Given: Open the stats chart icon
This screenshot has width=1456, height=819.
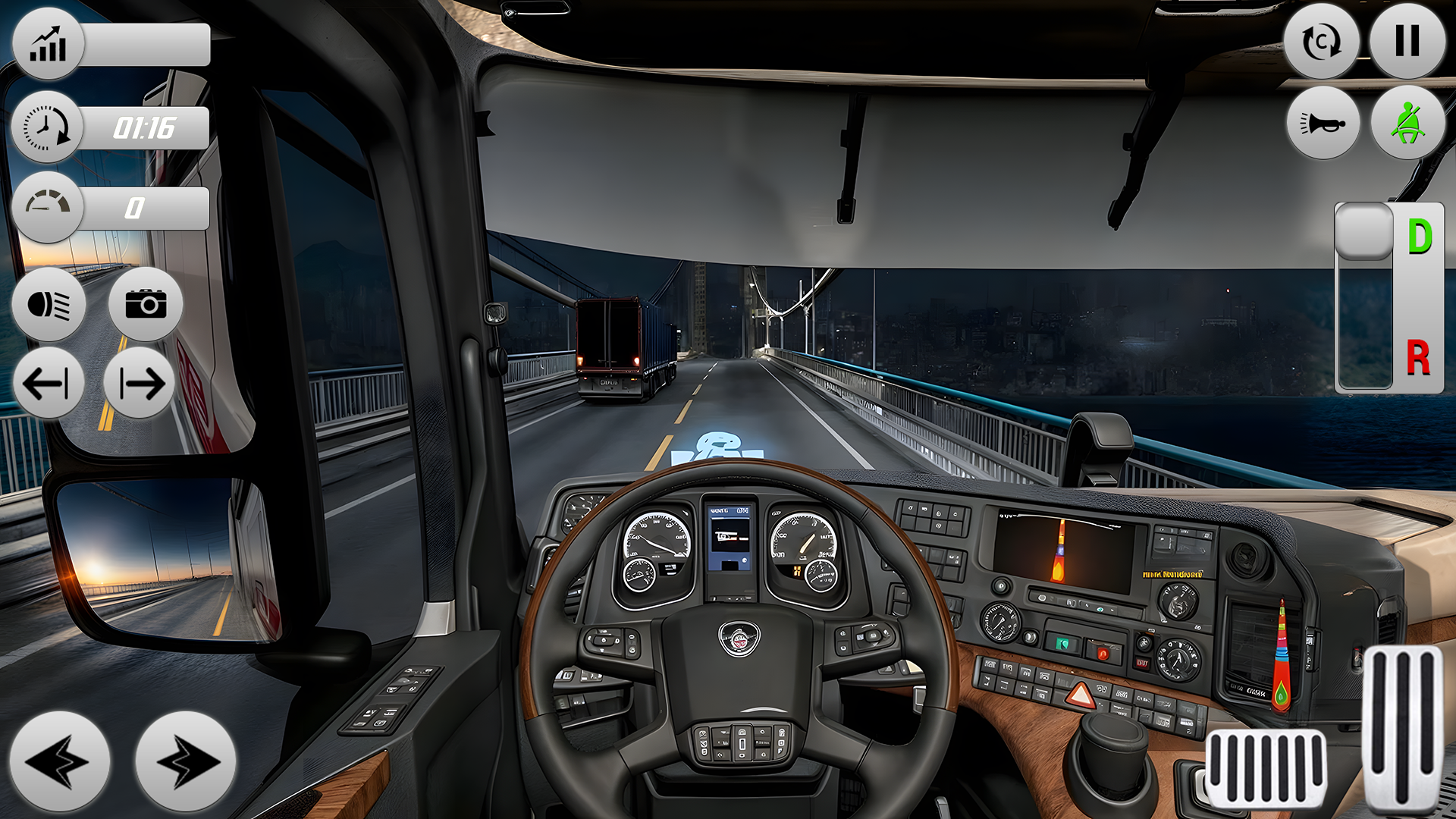Looking at the screenshot, I should 48,44.
